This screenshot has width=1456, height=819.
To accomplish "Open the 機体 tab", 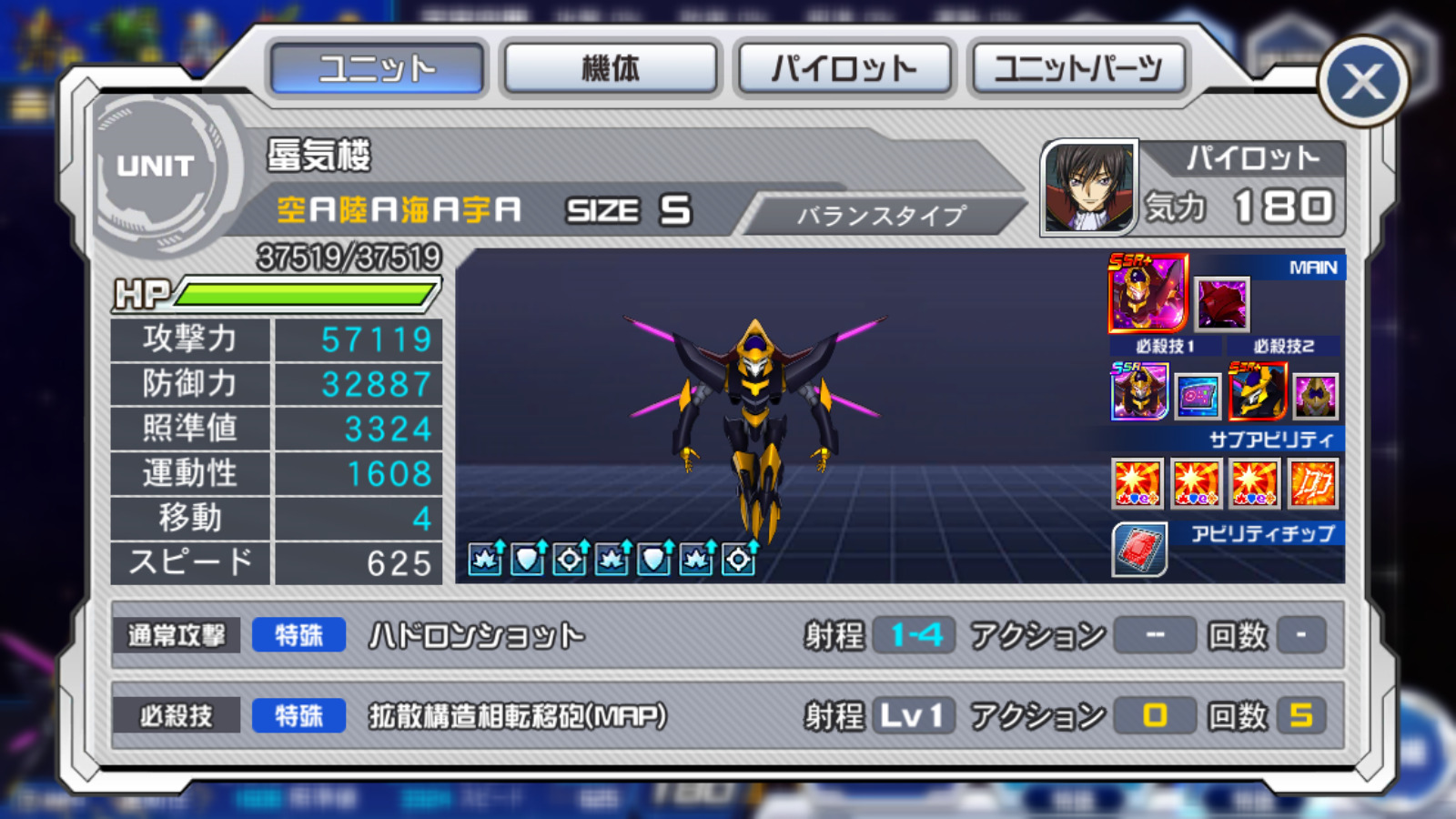I will tap(610, 68).
